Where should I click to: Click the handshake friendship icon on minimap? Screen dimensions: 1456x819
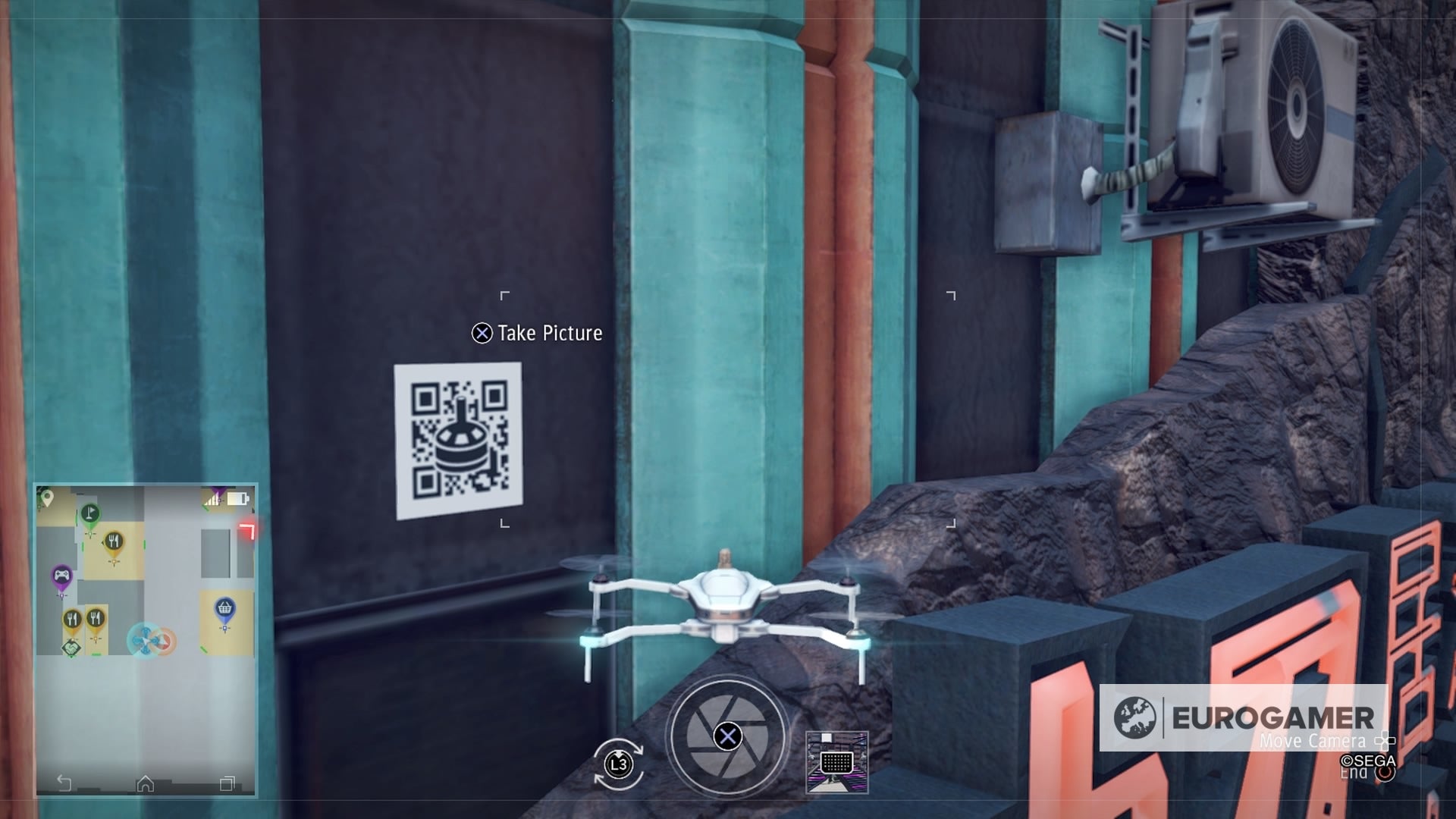click(73, 648)
